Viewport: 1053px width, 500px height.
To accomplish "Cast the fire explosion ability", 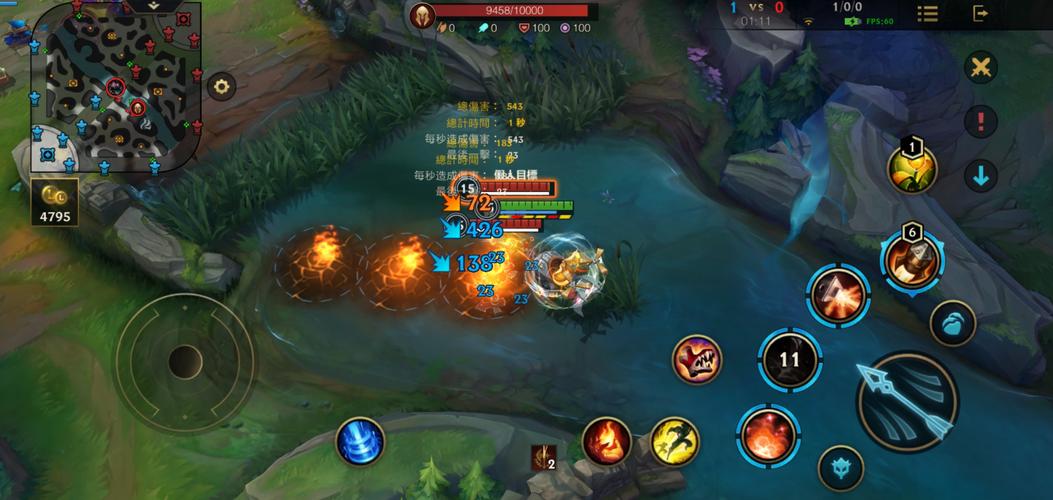I will point(768,434).
